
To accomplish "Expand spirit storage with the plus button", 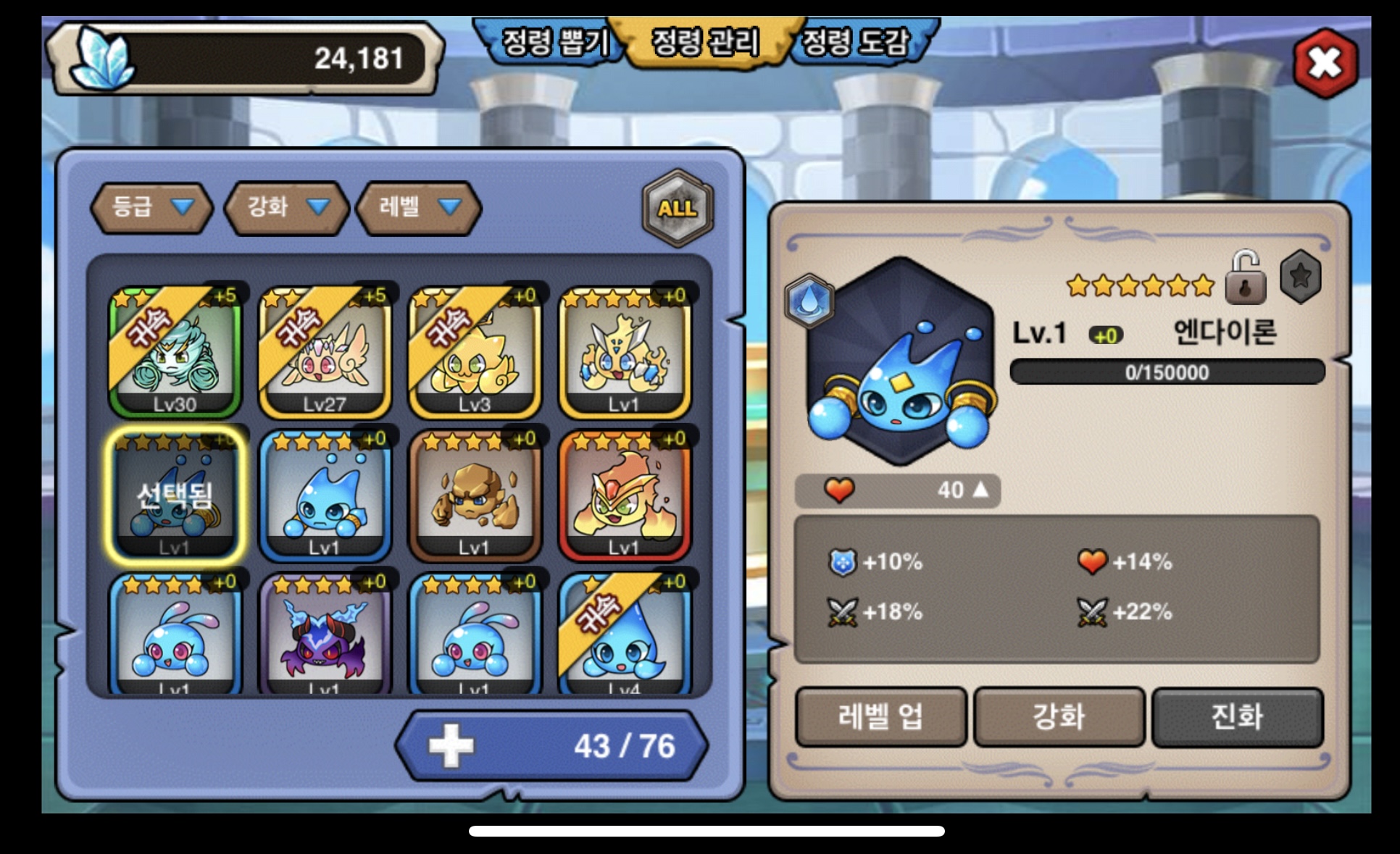I will pos(451,745).
